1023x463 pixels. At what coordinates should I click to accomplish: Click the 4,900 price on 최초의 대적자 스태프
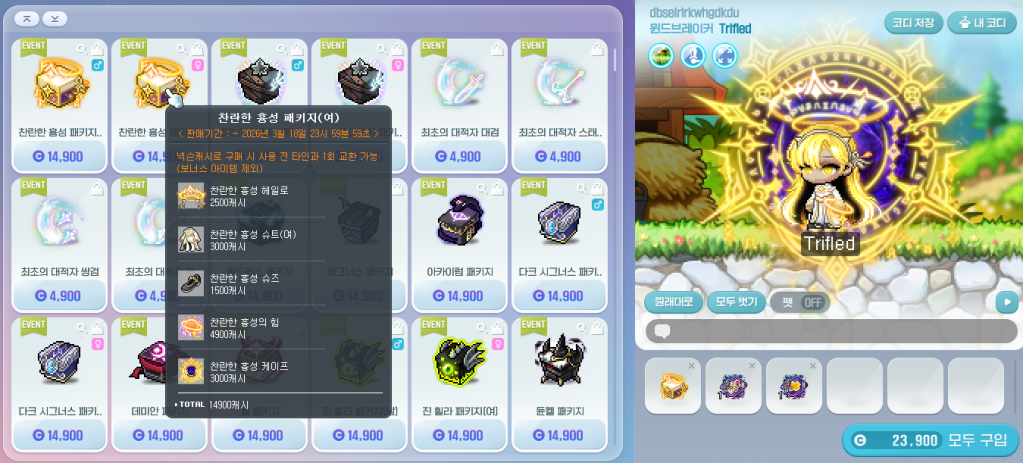click(559, 156)
